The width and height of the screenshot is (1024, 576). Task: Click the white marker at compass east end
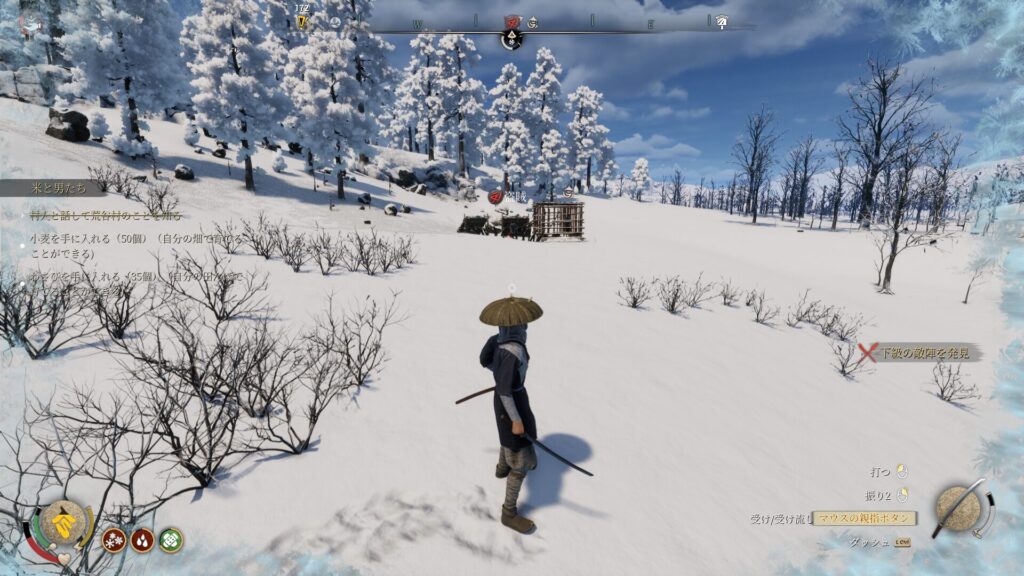tap(720, 22)
